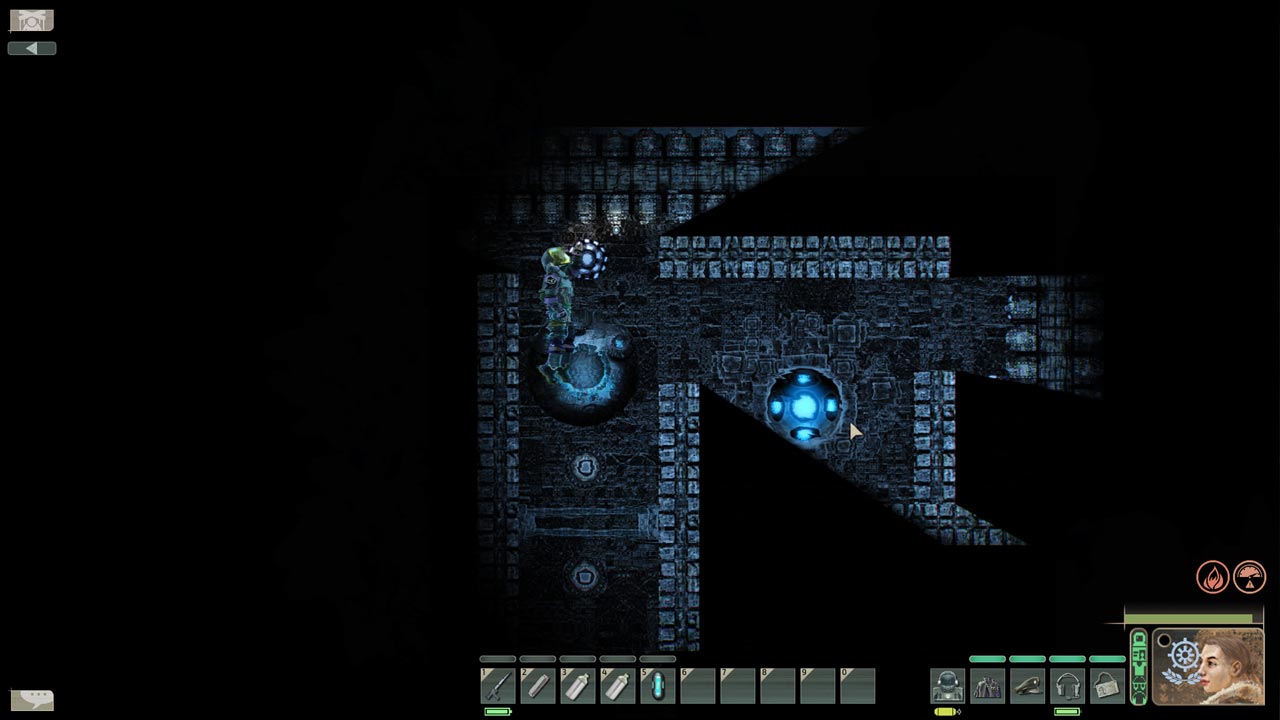Select the metal bar in hotbar slot 2
Image resolution: width=1280 pixels, height=720 pixels.
pyautogui.click(x=537, y=686)
